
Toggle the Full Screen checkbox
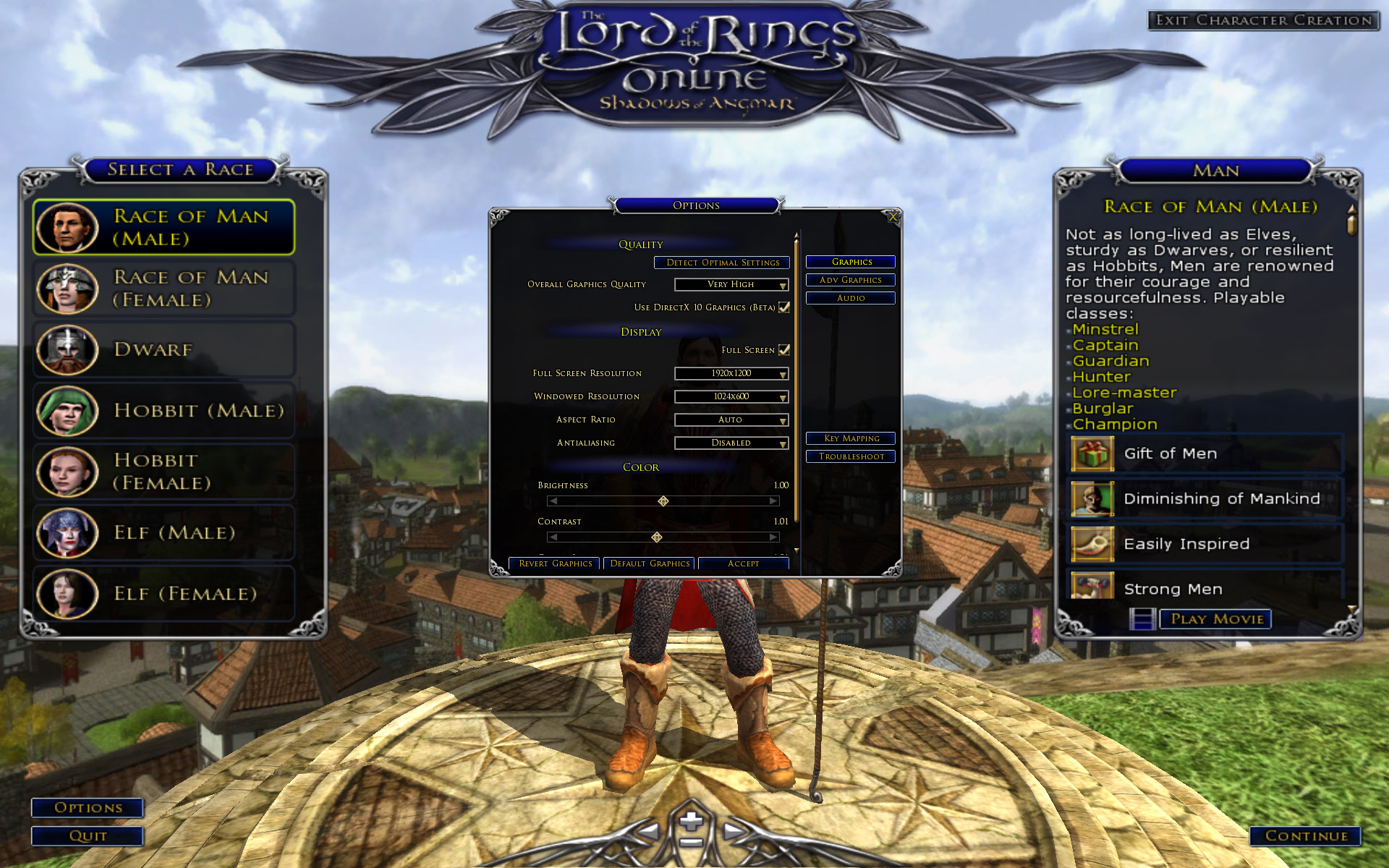coord(784,350)
